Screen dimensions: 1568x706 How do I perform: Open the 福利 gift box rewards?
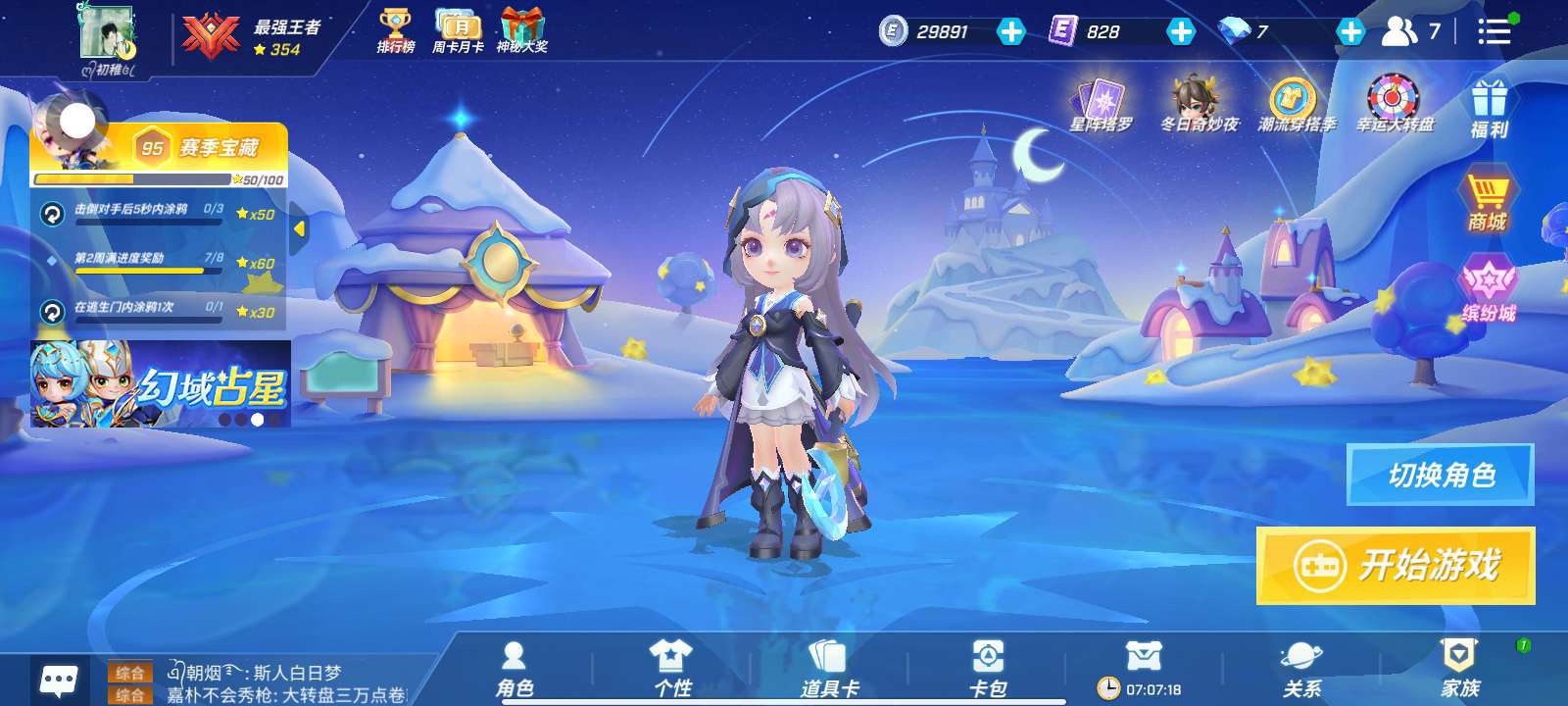click(1488, 108)
